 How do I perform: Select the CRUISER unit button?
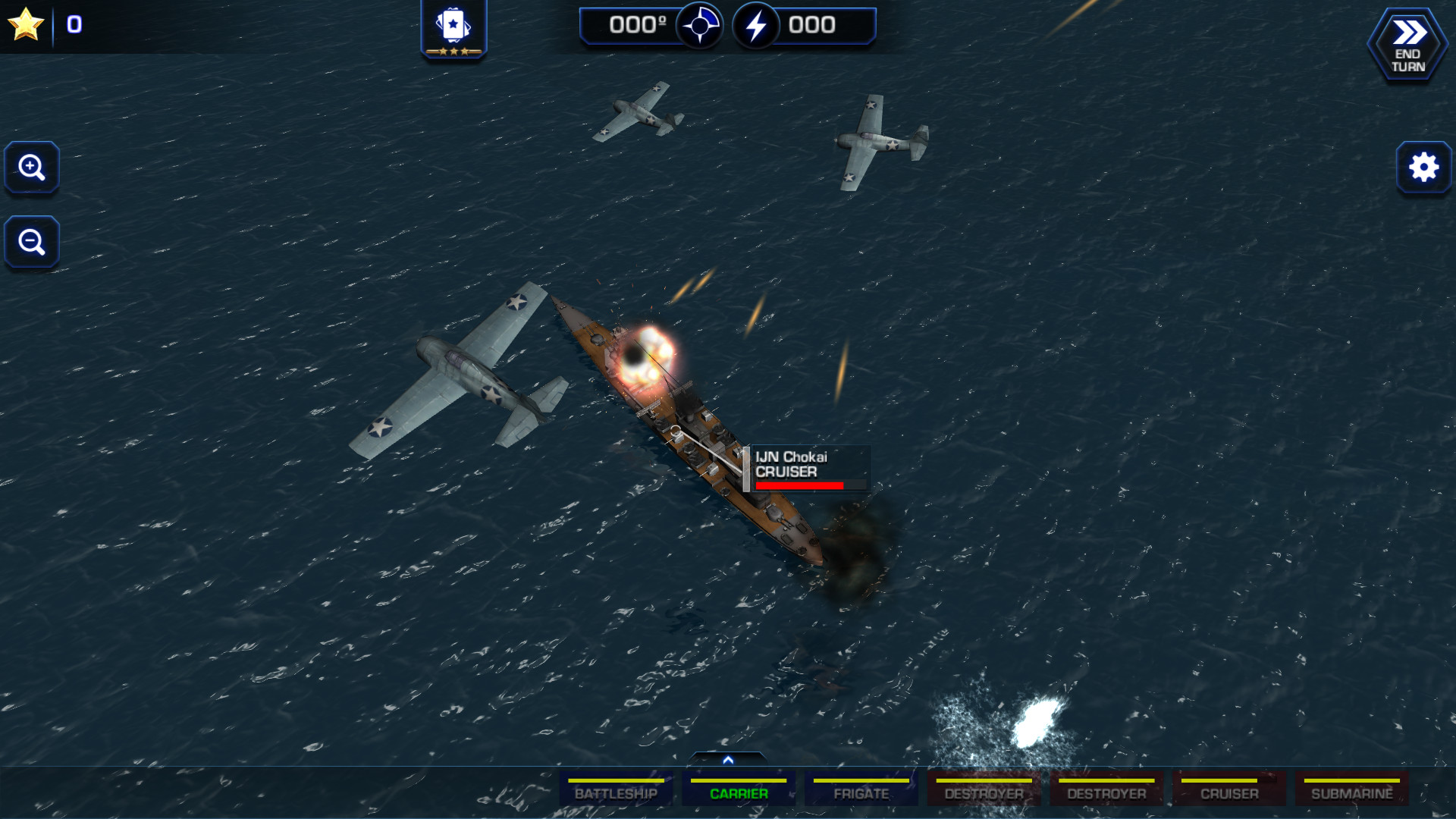(1229, 793)
